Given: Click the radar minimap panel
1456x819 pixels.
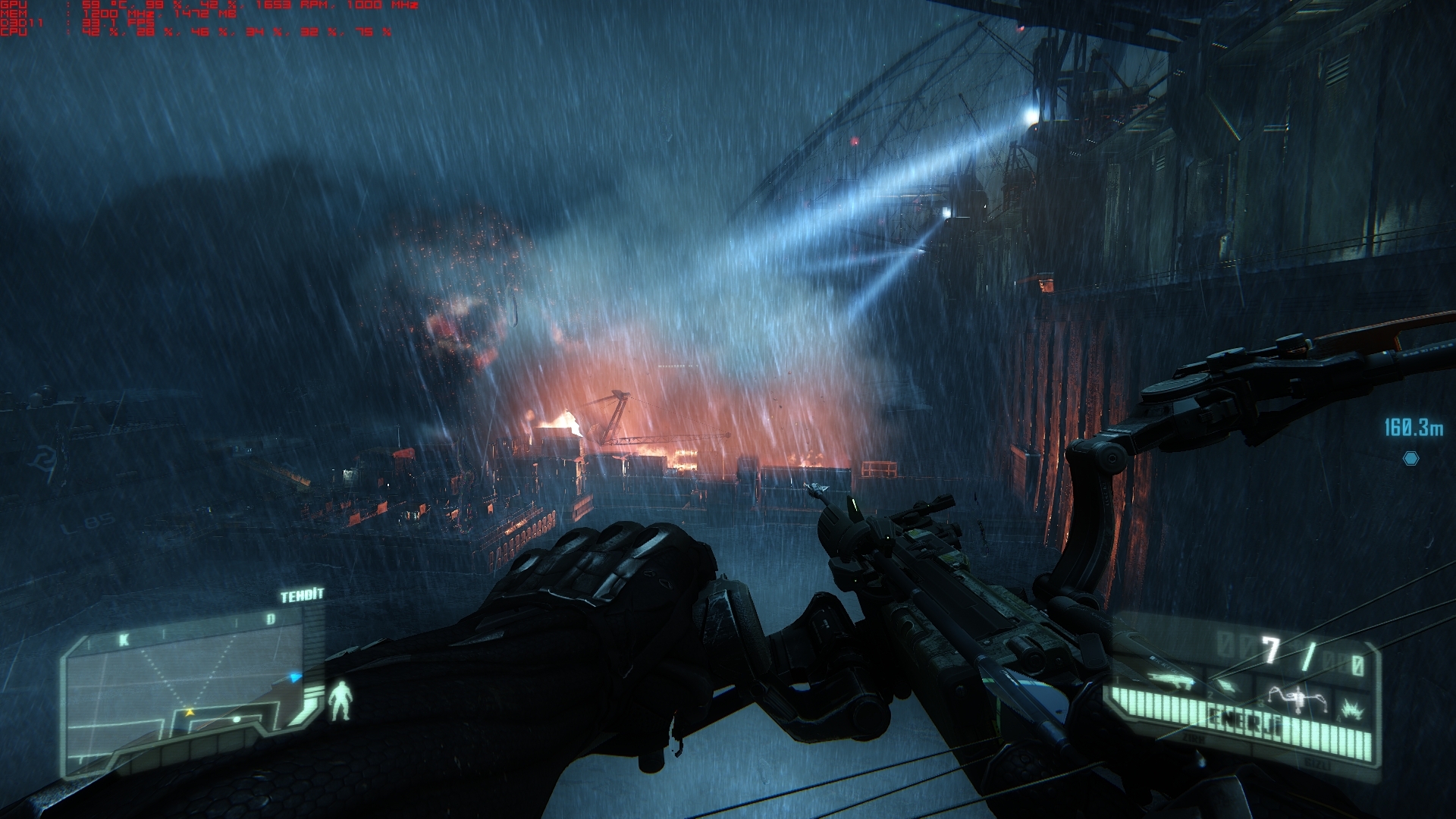Looking at the screenshot, I should [x=190, y=694].
